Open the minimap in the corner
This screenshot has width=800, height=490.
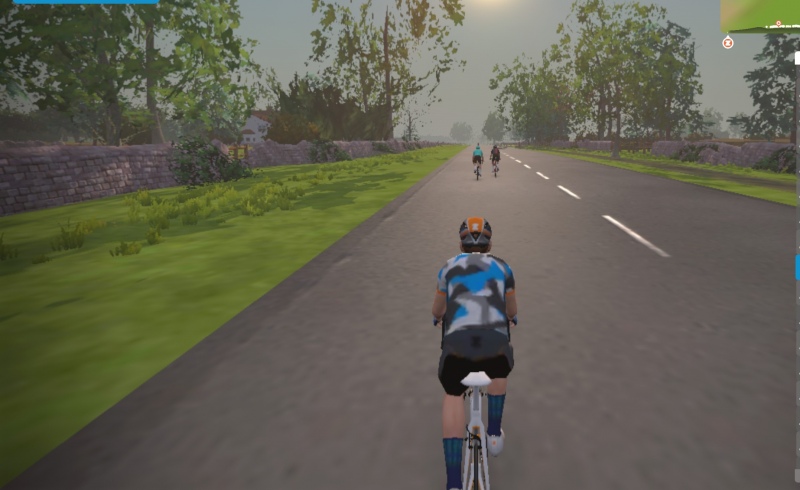click(x=761, y=15)
